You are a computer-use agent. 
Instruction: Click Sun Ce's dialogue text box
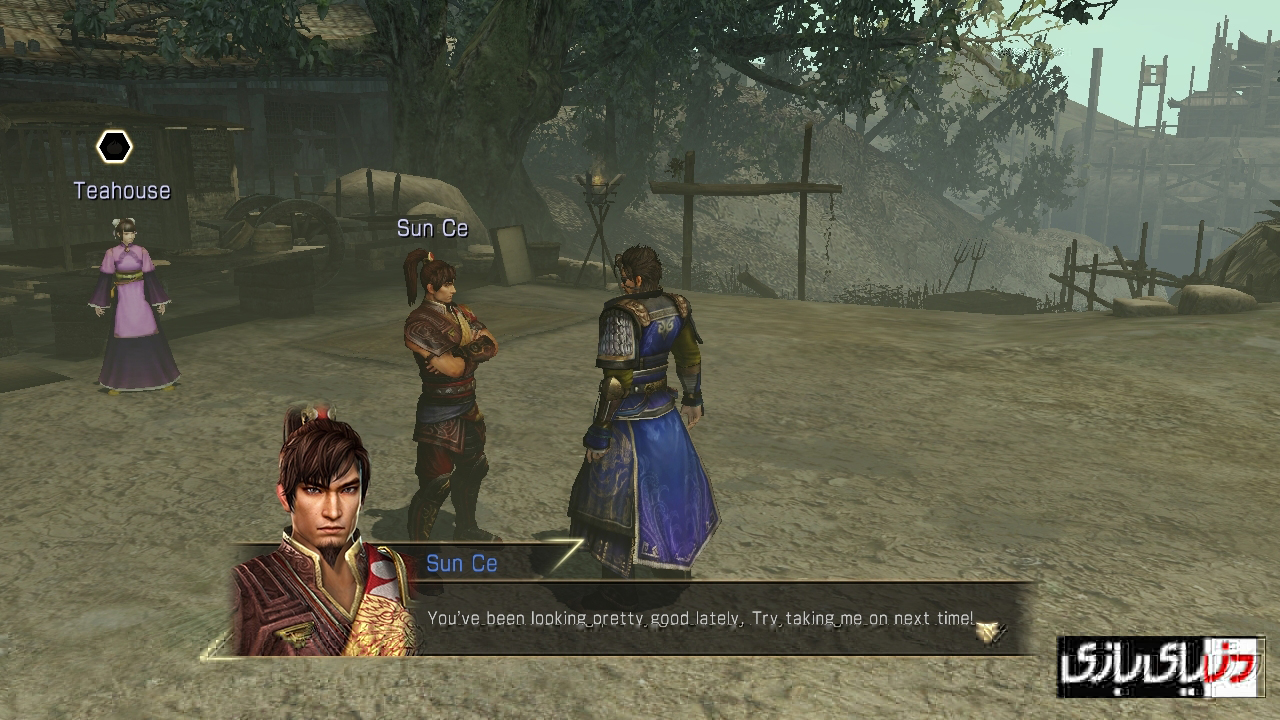[x=700, y=619]
